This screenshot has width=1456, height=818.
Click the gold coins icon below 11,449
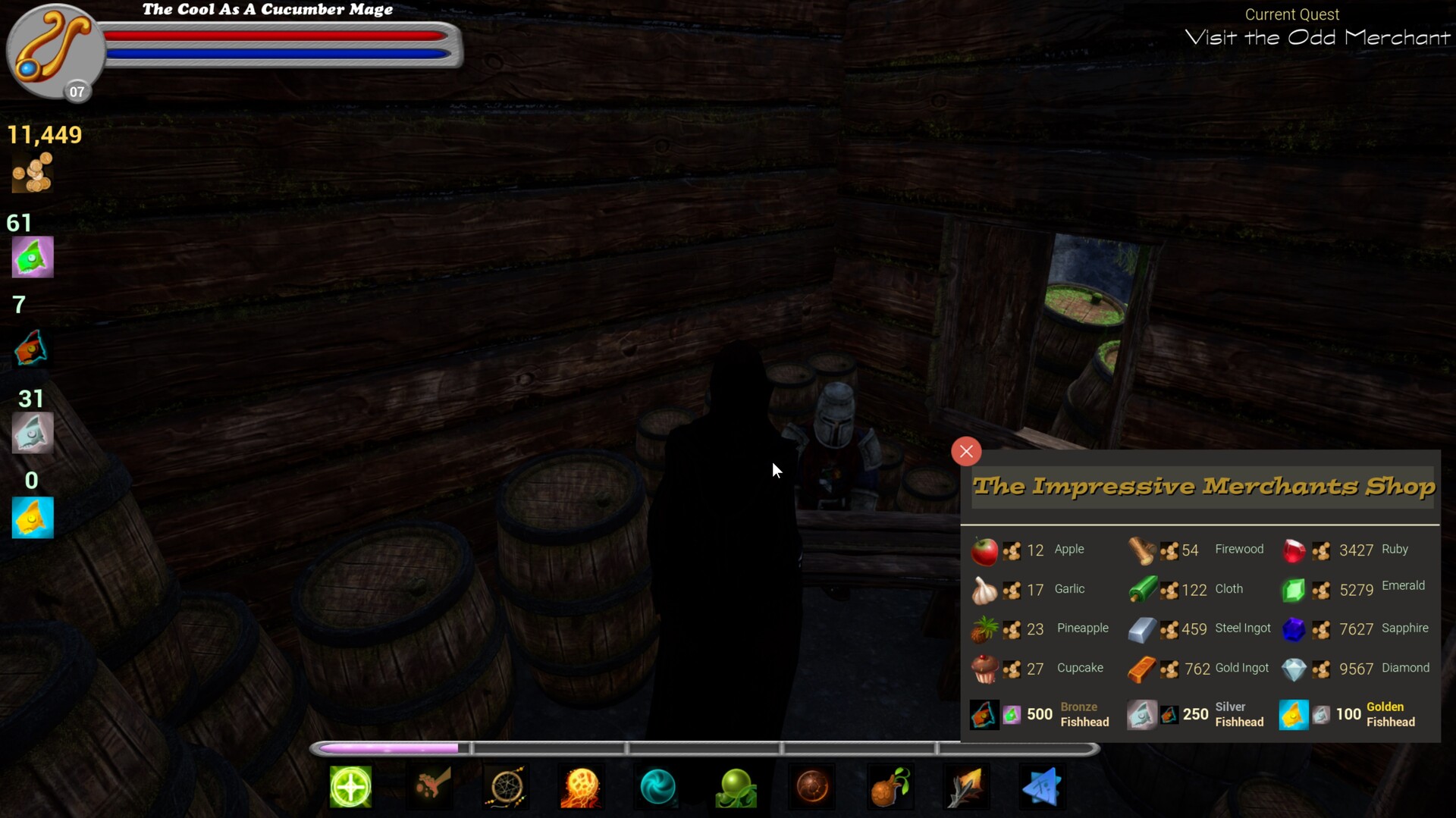pos(32,173)
